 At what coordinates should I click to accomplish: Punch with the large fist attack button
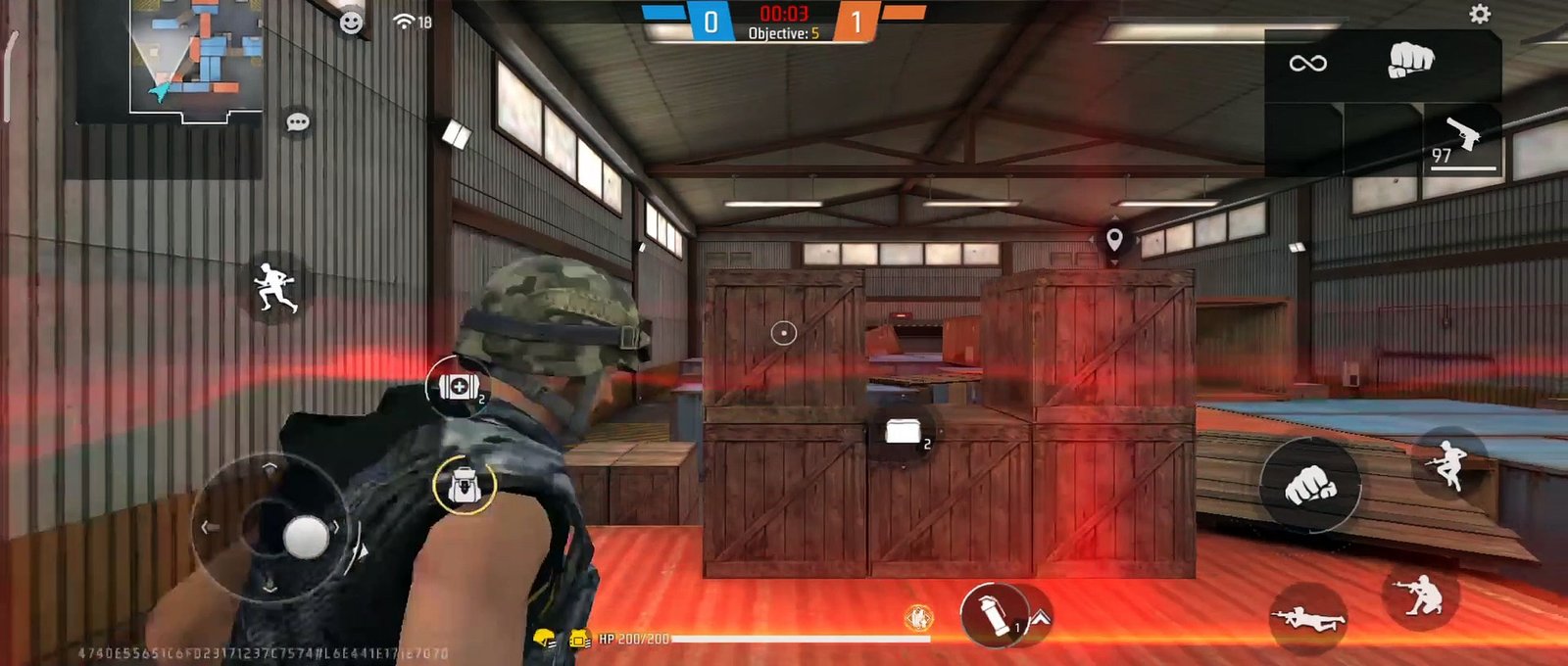(1309, 484)
